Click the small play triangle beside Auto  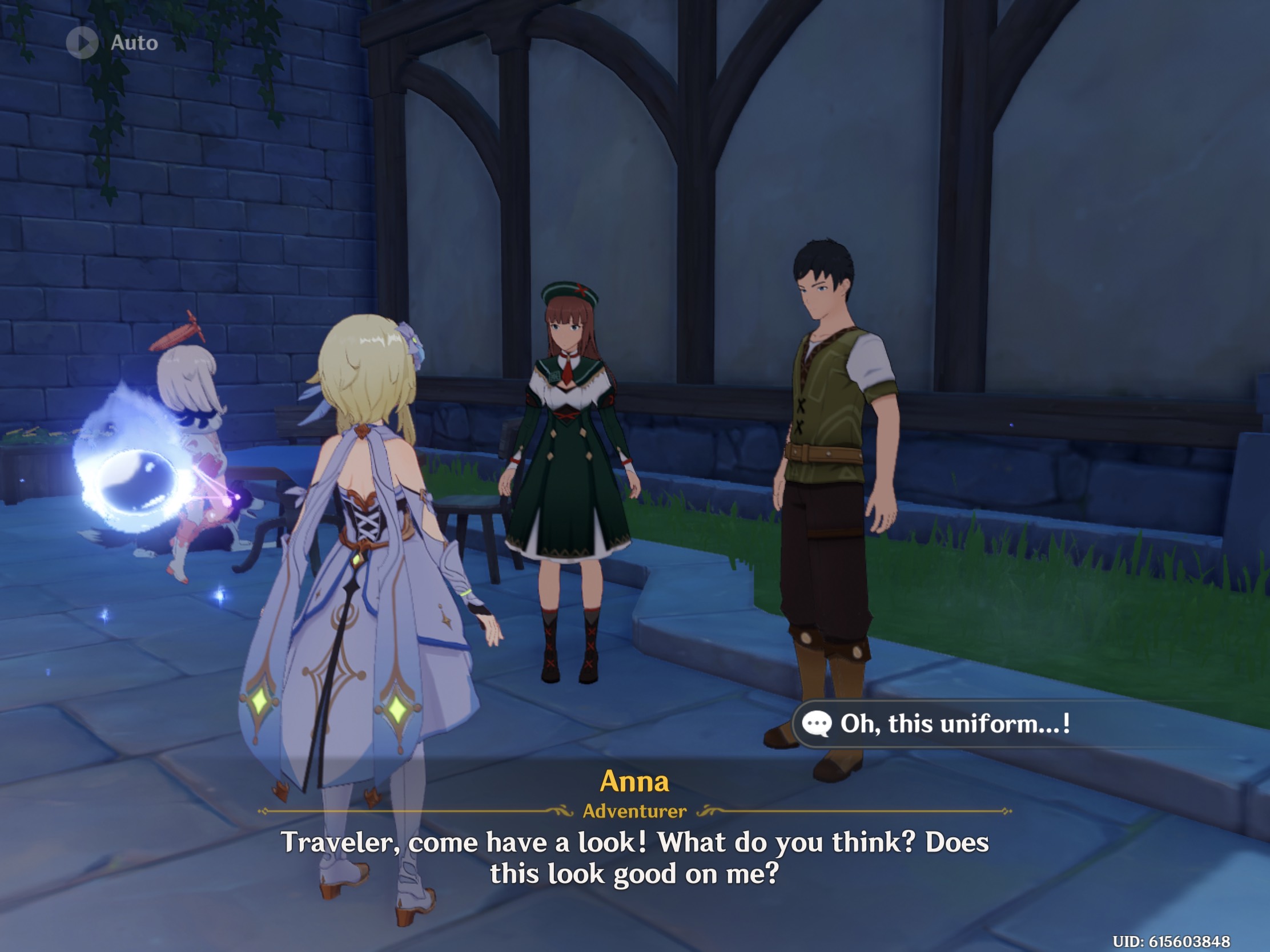[x=85, y=41]
